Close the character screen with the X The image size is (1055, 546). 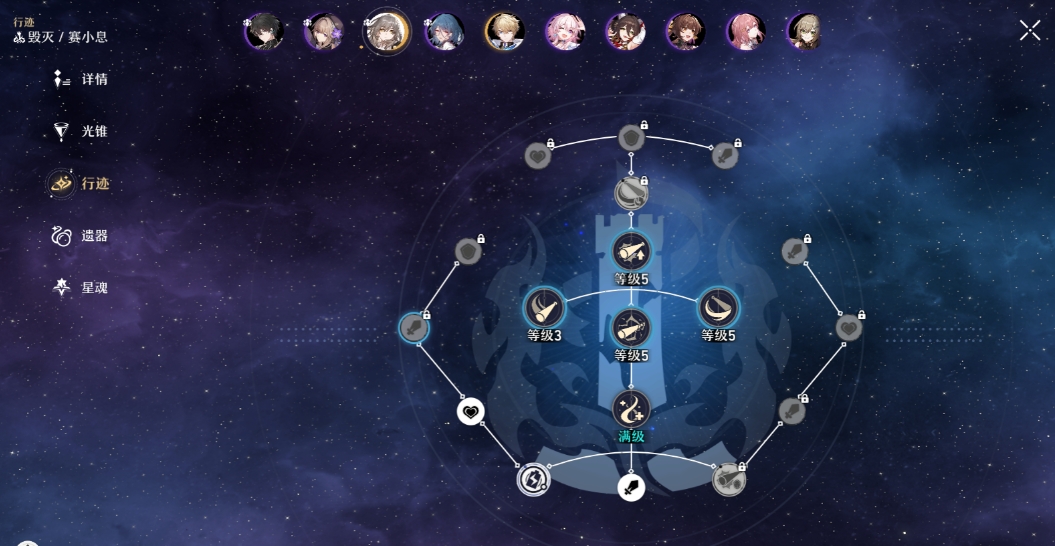tap(1029, 31)
